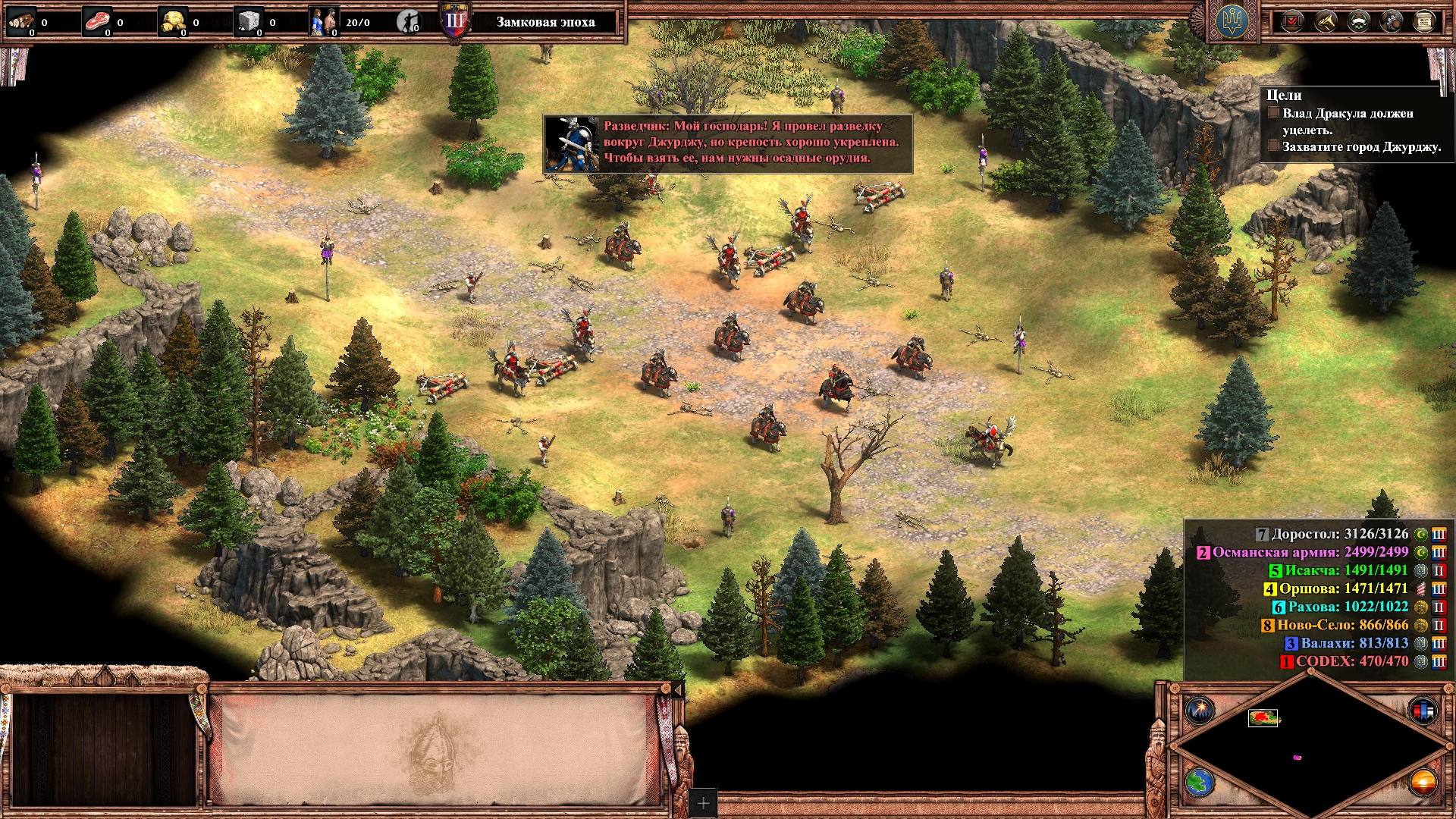Image resolution: width=1456 pixels, height=819 pixels.
Task: Toggle the minimap globe display mode
Action: 1200,782
